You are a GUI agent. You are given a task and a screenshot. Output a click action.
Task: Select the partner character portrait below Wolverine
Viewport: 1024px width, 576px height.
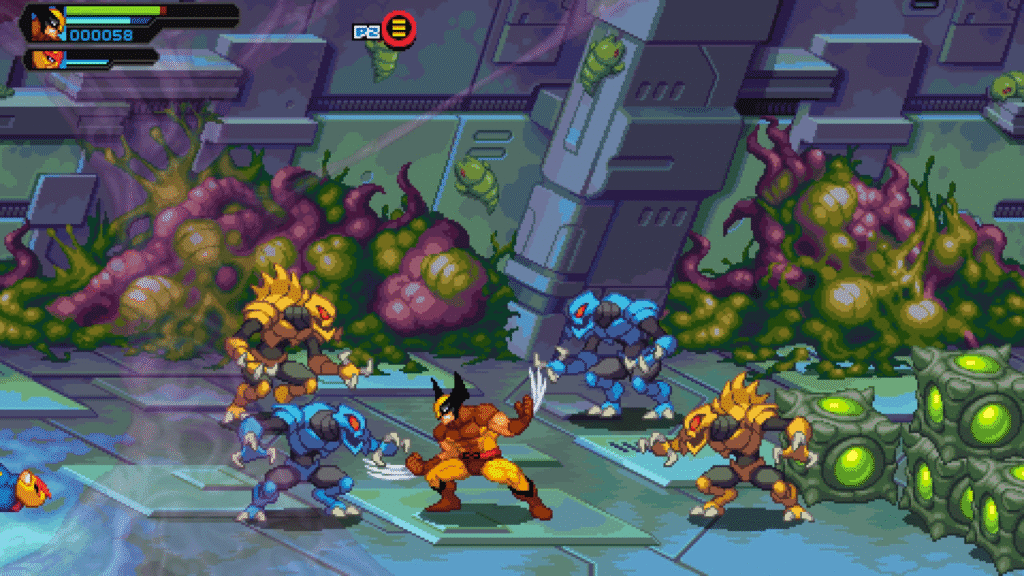tap(46, 59)
